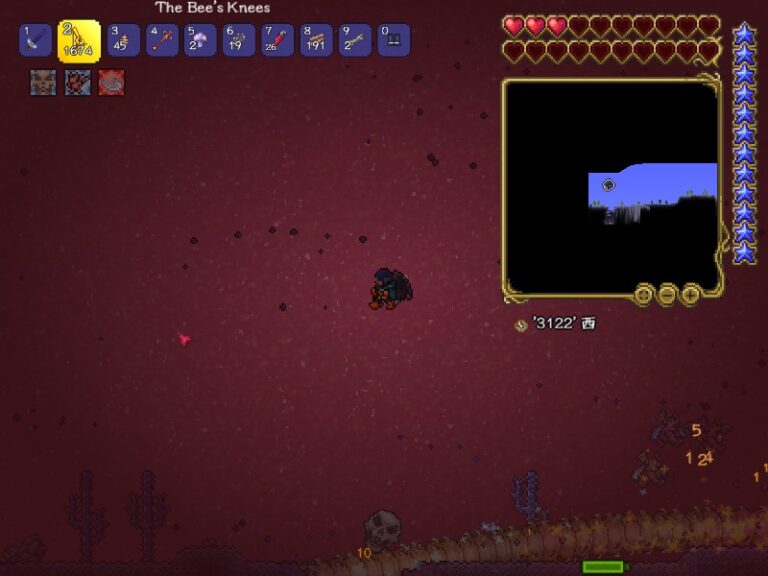Select The Bee's Knees bow slot

tap(79, 42)
